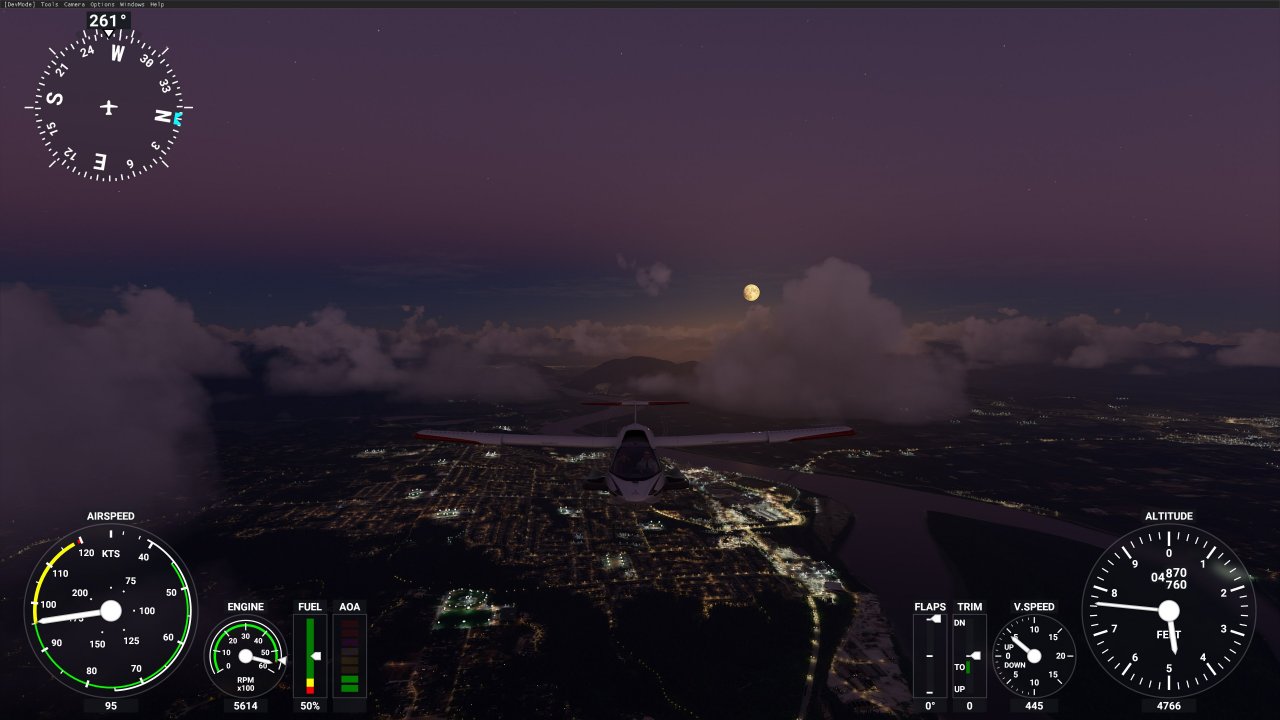The height and width of the screenshot is (720, 1280).
Task: Click the FUEL level bar
Action: click(x=310, y=655)
